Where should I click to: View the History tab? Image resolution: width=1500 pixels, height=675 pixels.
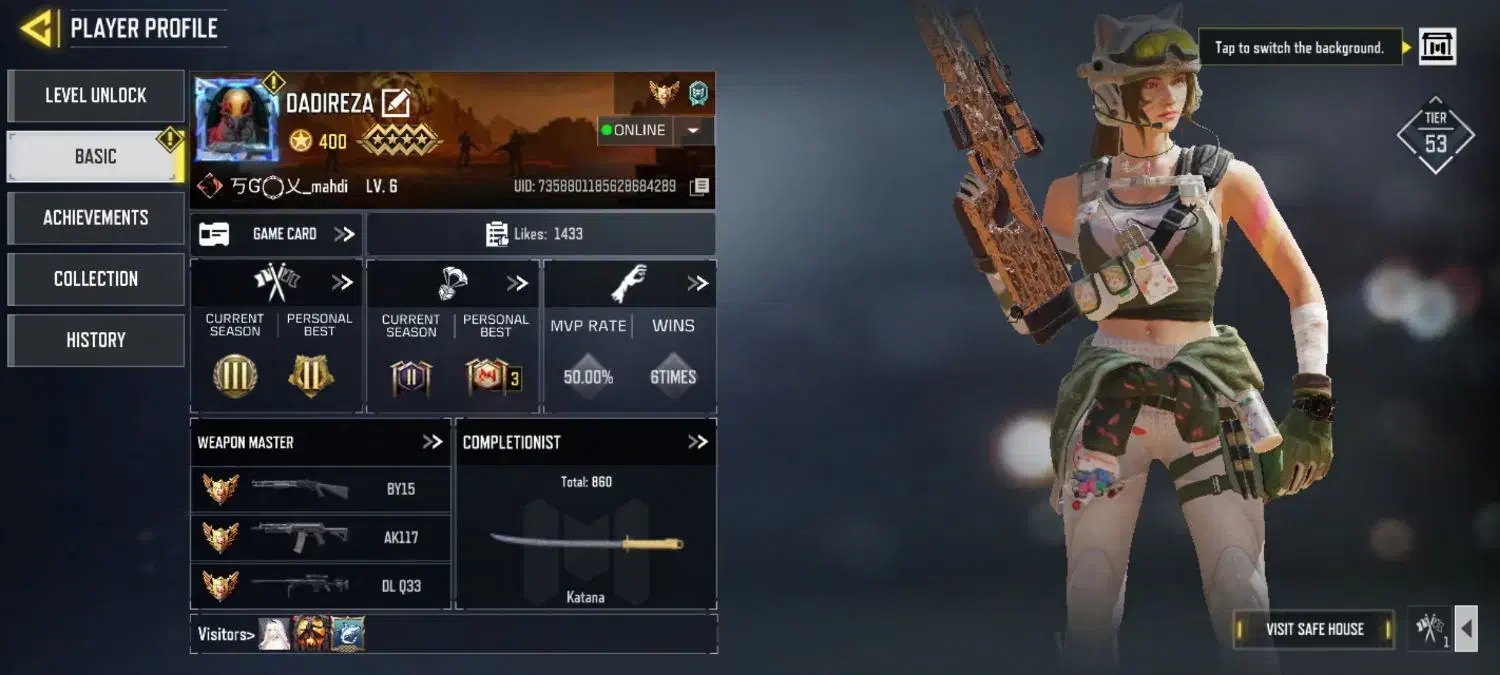[x=96, y=340]
